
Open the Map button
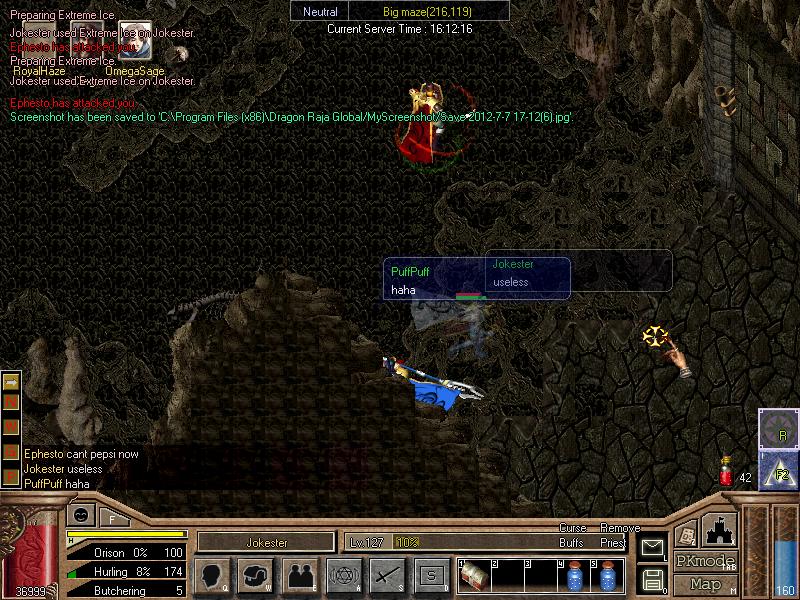(705, 584)
